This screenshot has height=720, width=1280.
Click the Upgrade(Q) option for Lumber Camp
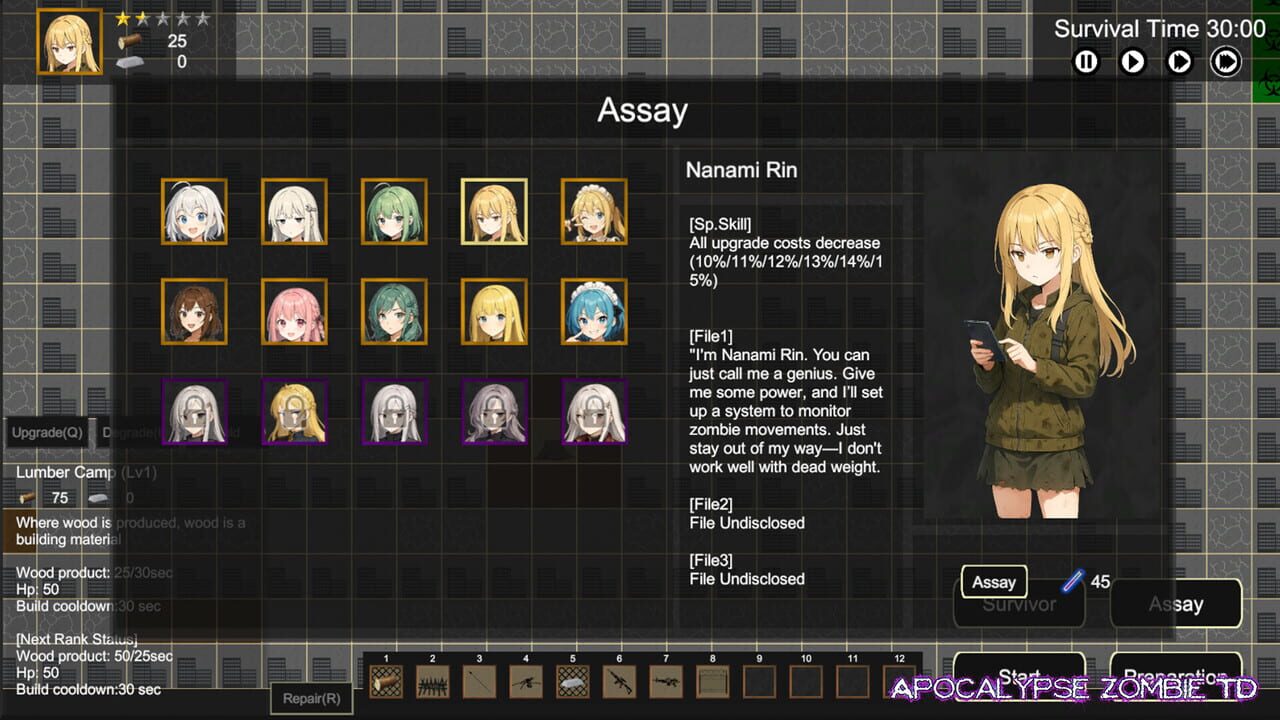click(46, 432)
